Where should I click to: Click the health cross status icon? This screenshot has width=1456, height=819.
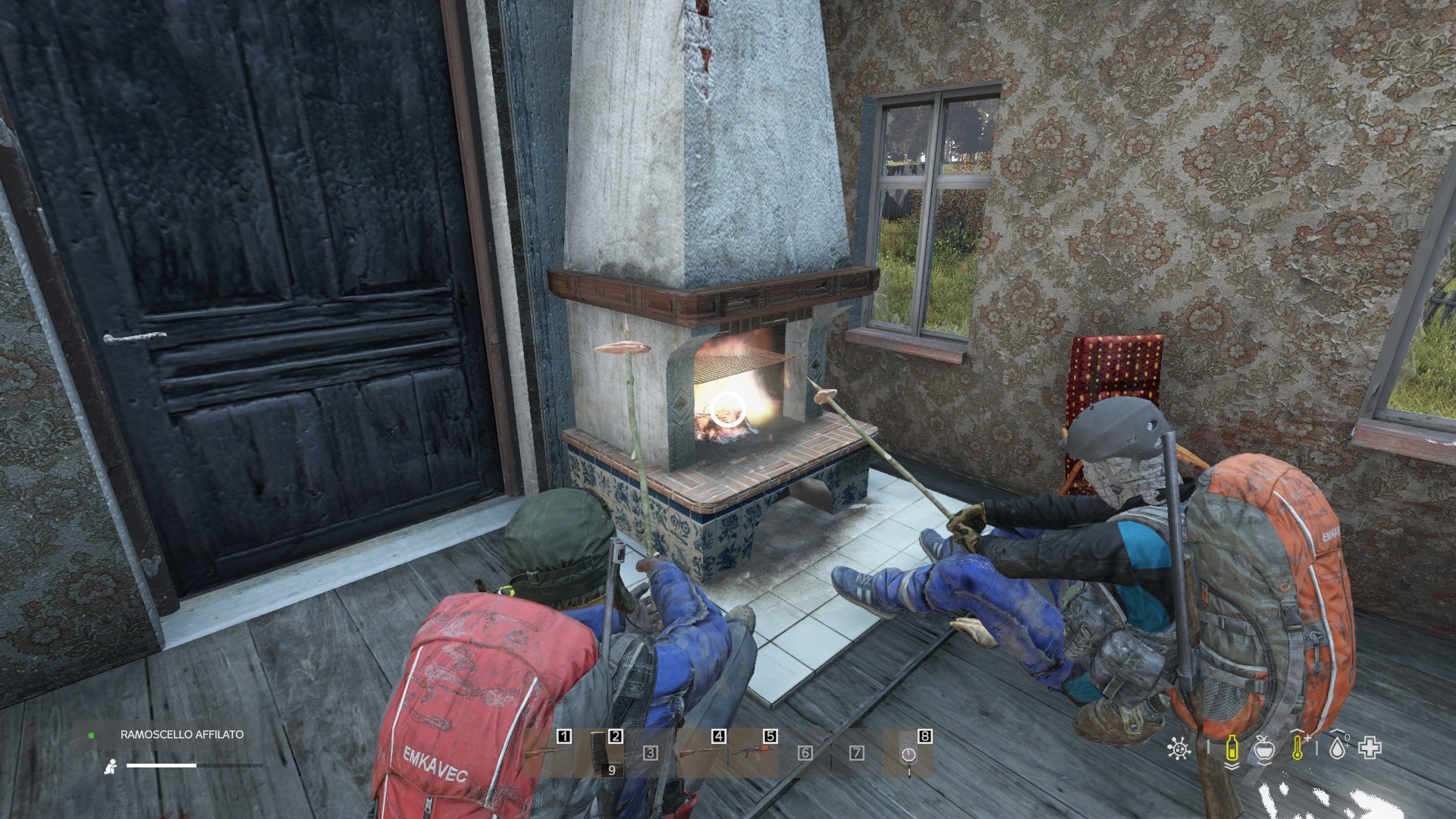point(1370,748)
